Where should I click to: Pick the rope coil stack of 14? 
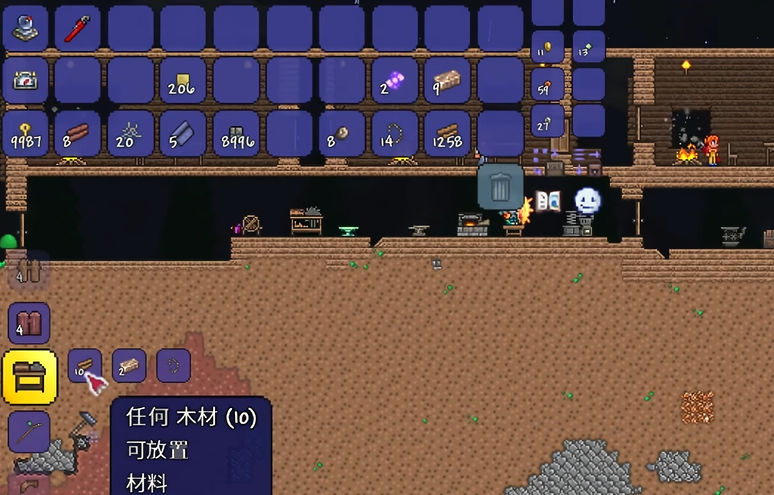point(394,133)
